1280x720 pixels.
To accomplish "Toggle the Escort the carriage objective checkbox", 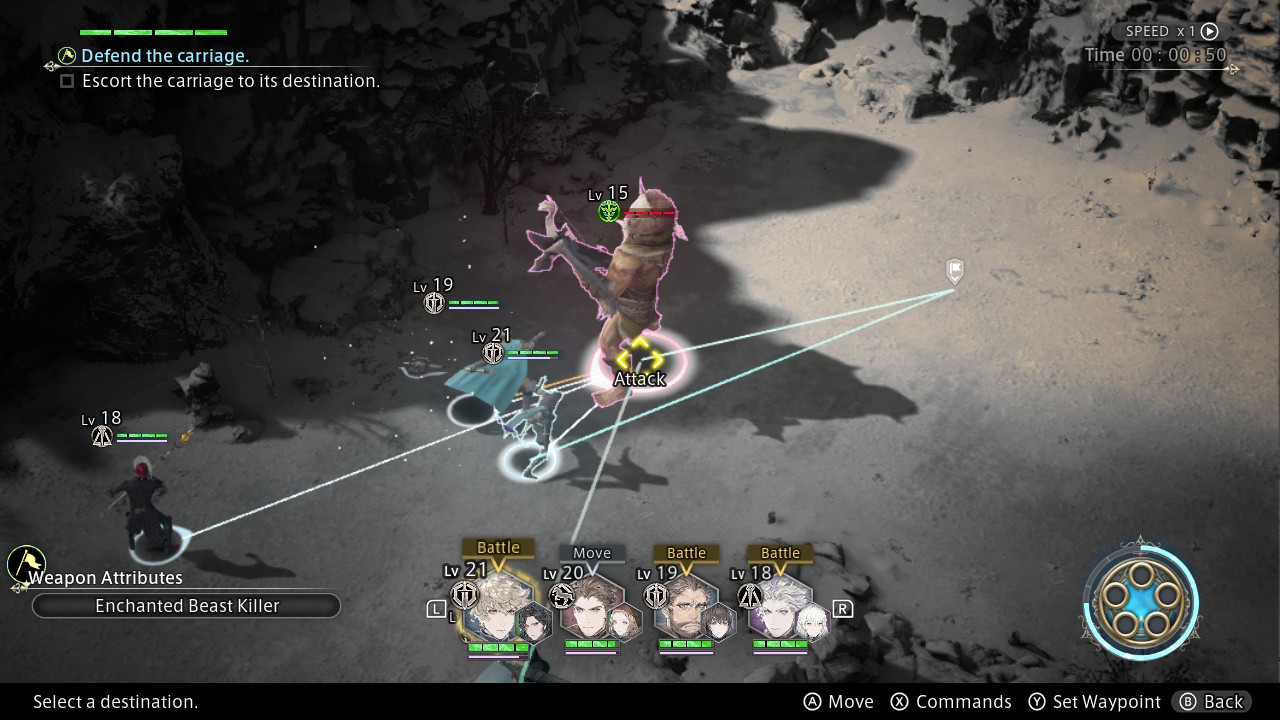I will (x=67, y=81).
